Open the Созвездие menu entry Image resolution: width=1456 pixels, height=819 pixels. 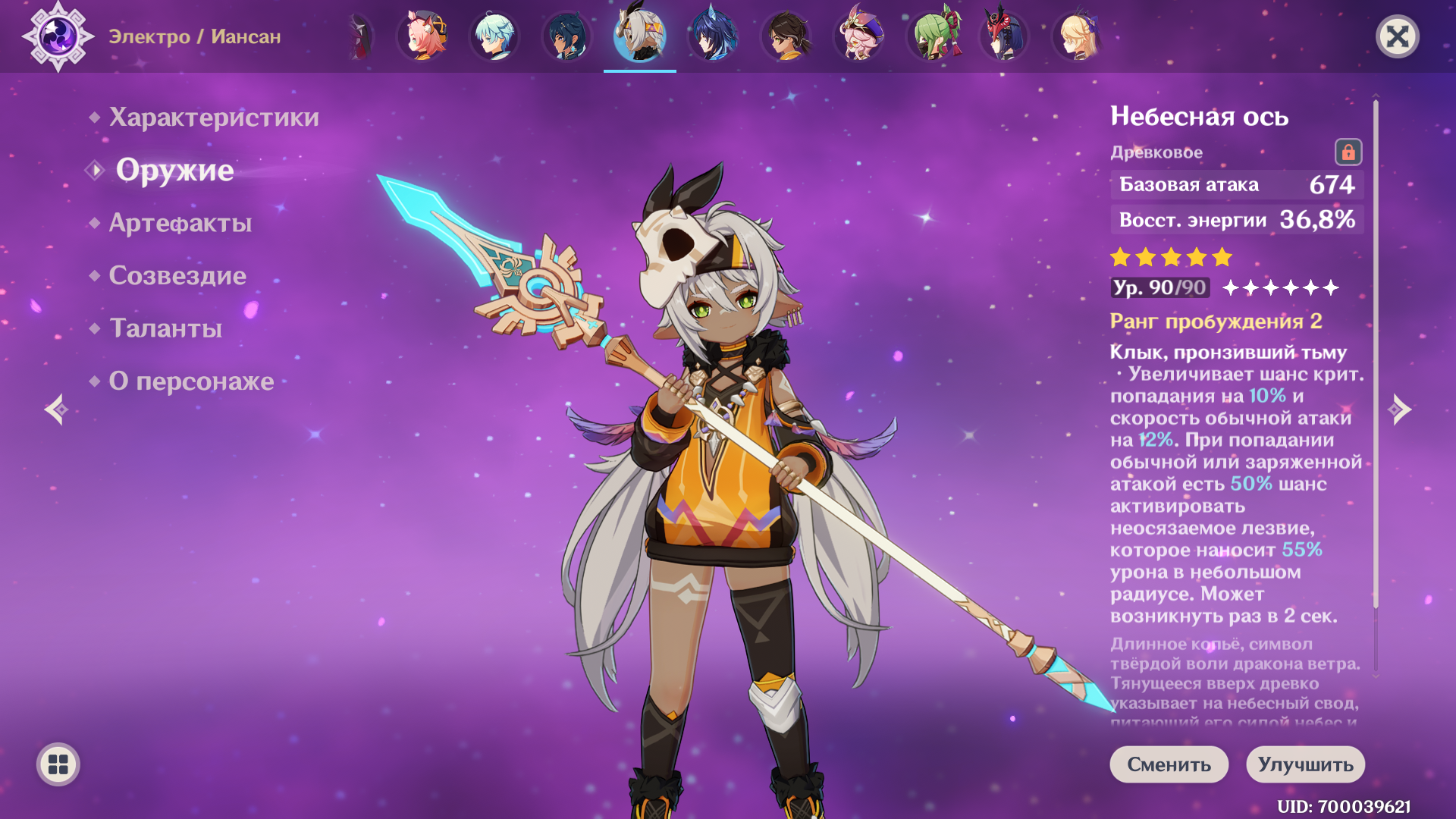[177, 275]
